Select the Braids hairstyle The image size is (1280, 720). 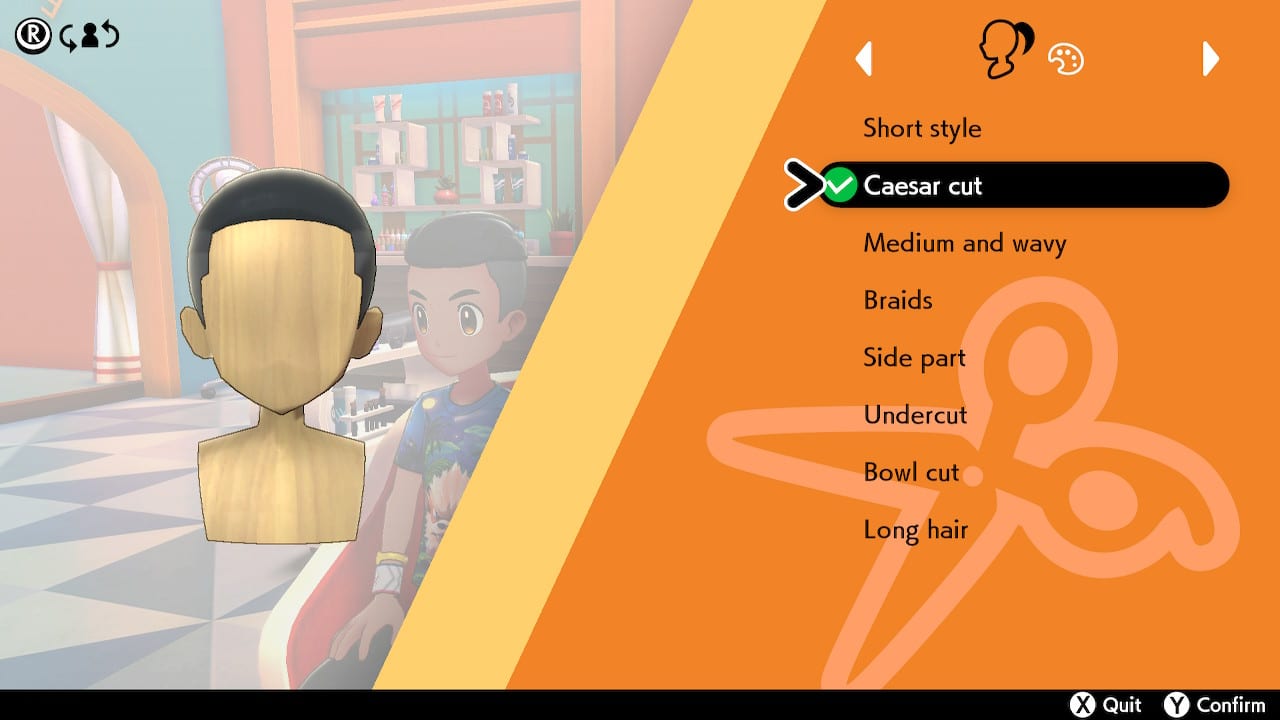896,300
